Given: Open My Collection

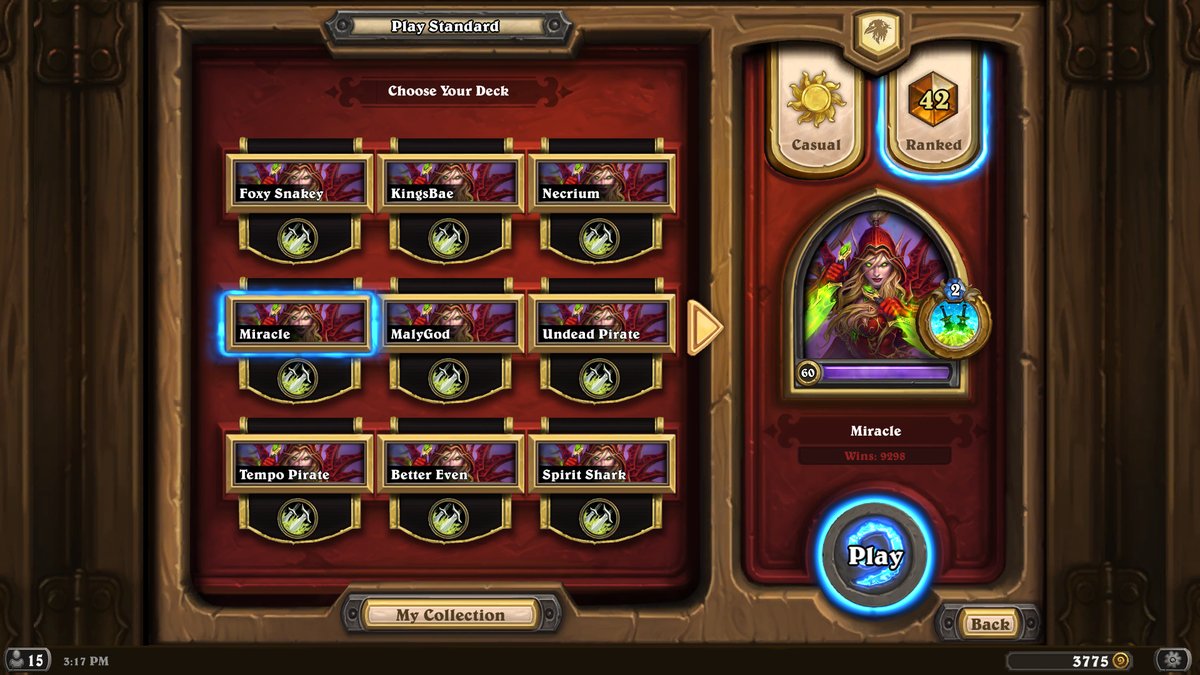Looking at the screenshot, I should click(450, 615).
